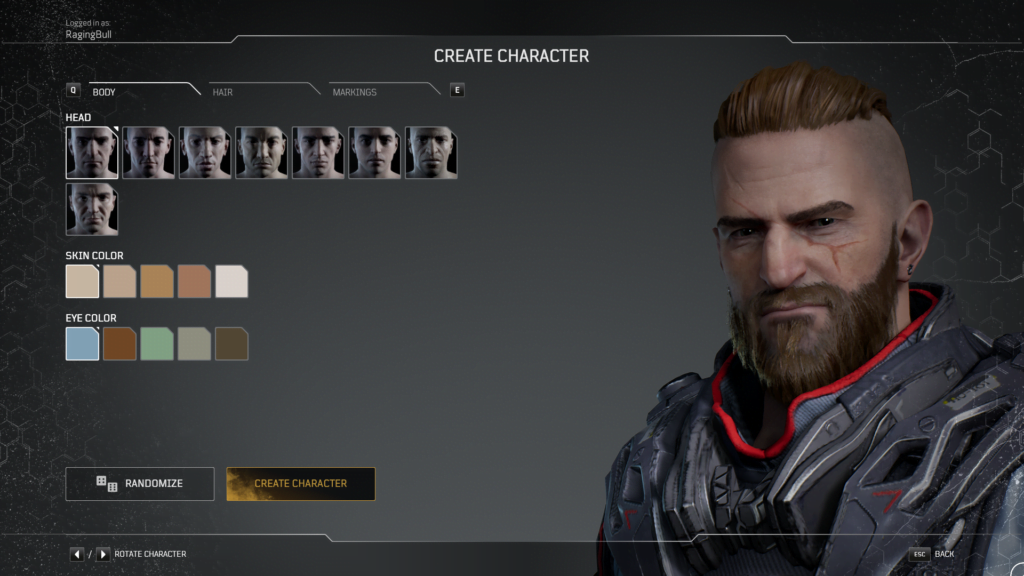The image size is (1024, 576).
Task: Select the green eye color swatch
Action: pyautogui.click(x=157, y=344)
